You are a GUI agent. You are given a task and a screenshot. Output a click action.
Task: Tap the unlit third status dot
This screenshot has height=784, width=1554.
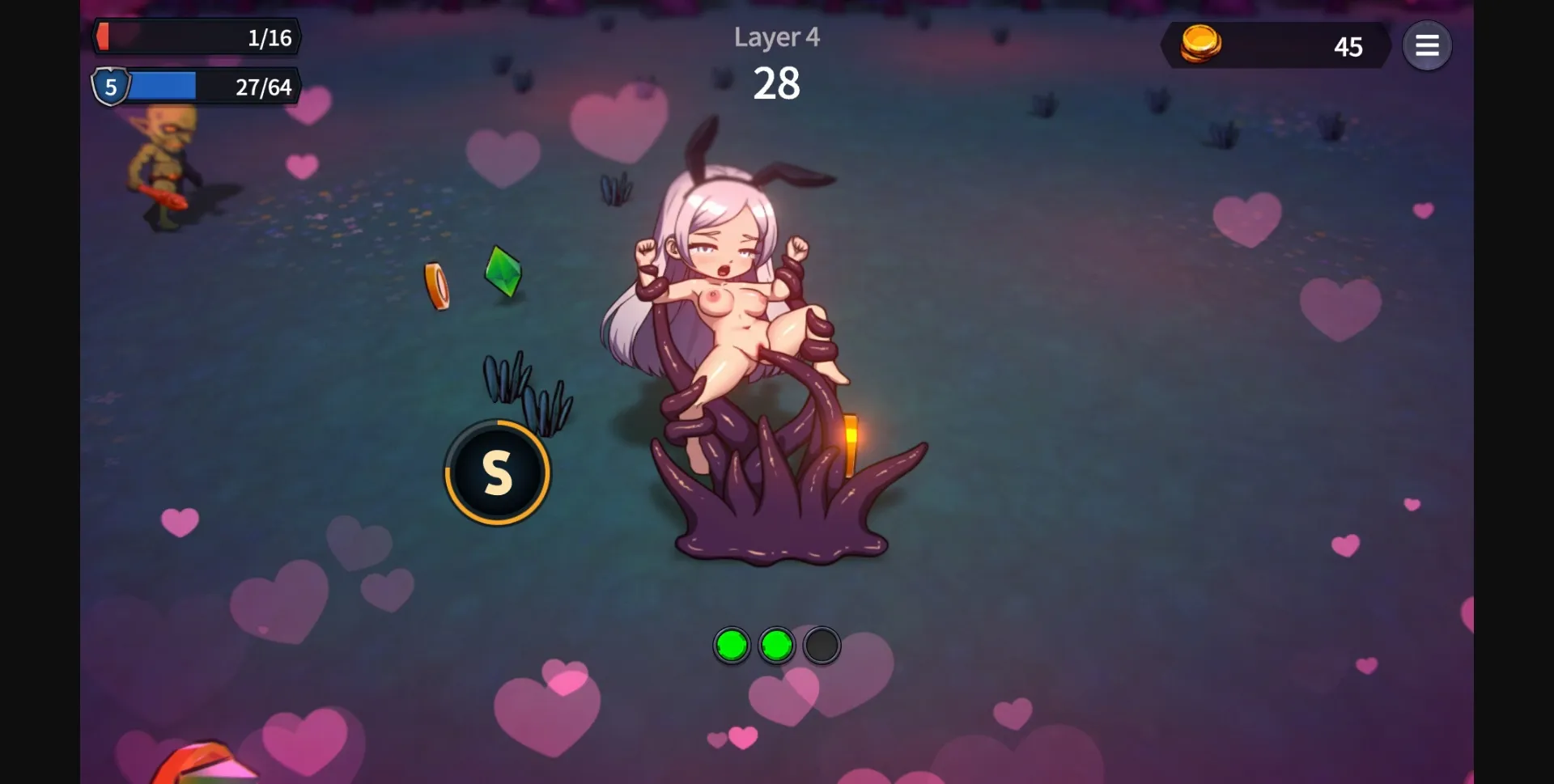click(821, 645)
